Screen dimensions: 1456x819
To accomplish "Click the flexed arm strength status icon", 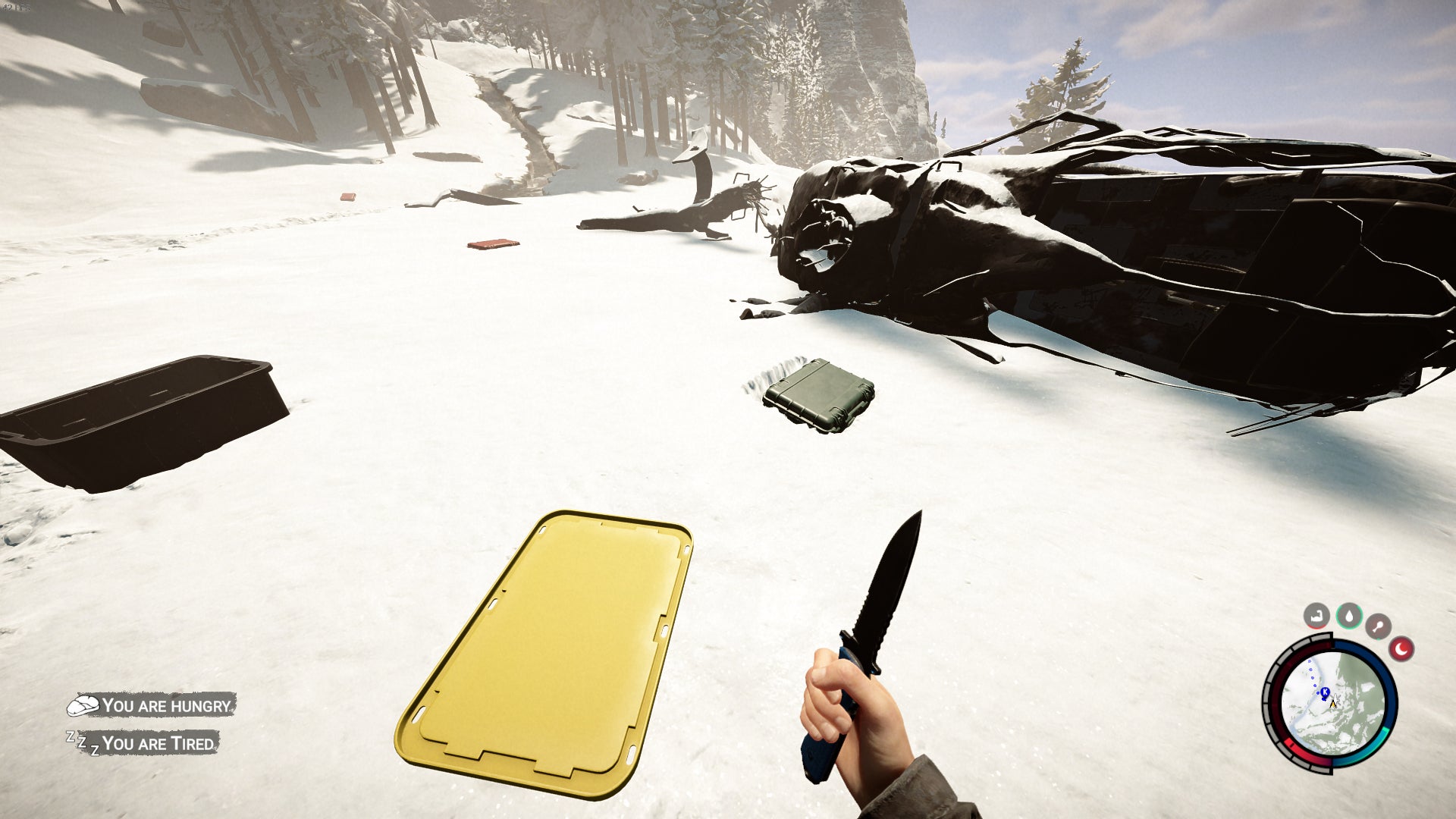I will click(x=1316, y=616).
